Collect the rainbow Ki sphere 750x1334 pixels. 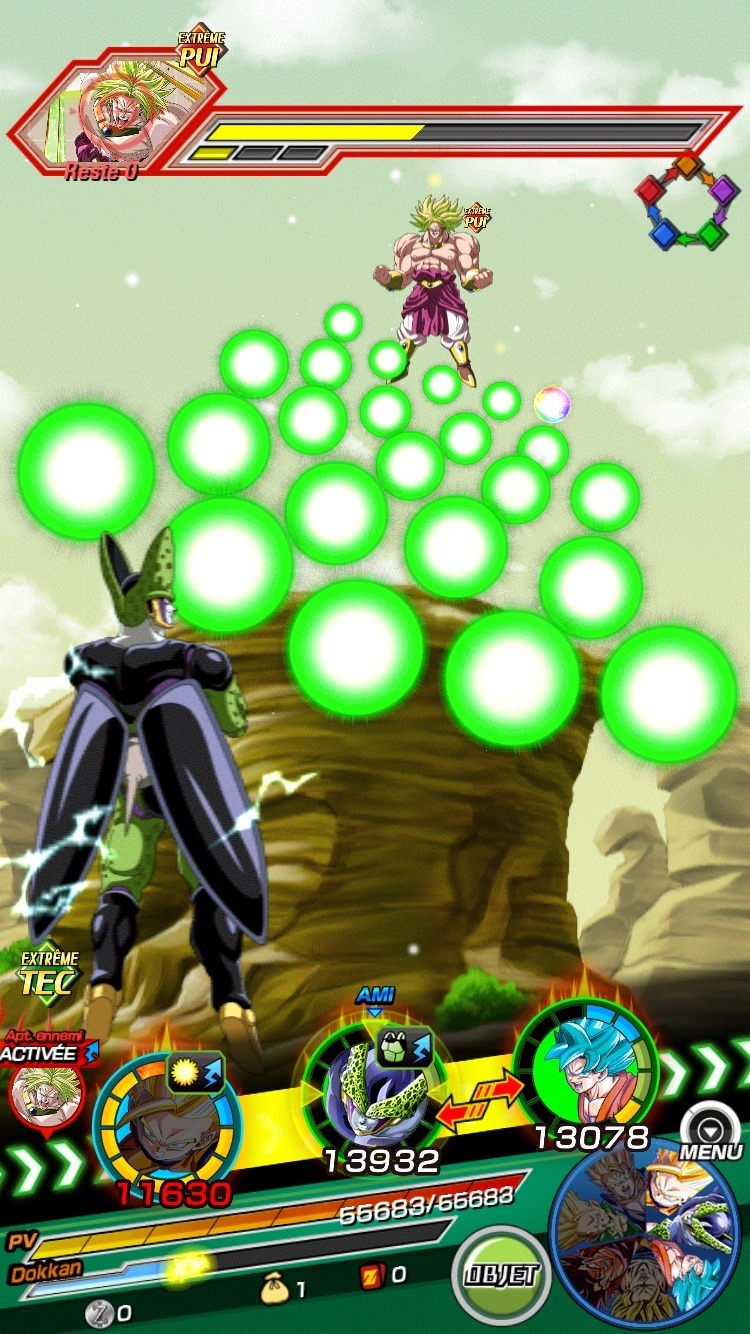pos(551,403)
